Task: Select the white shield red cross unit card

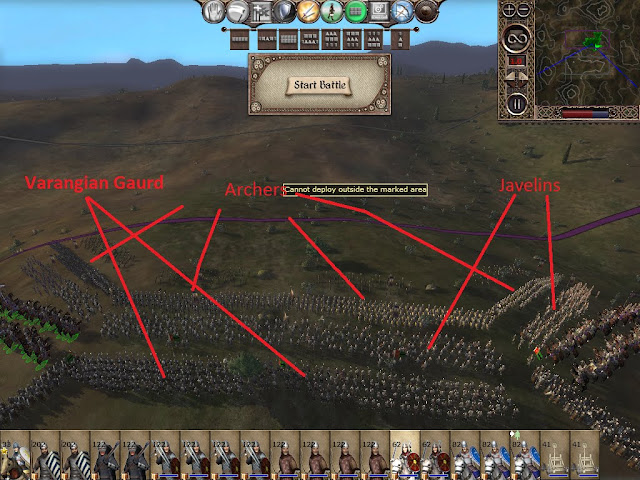Action: pos(407,460)
